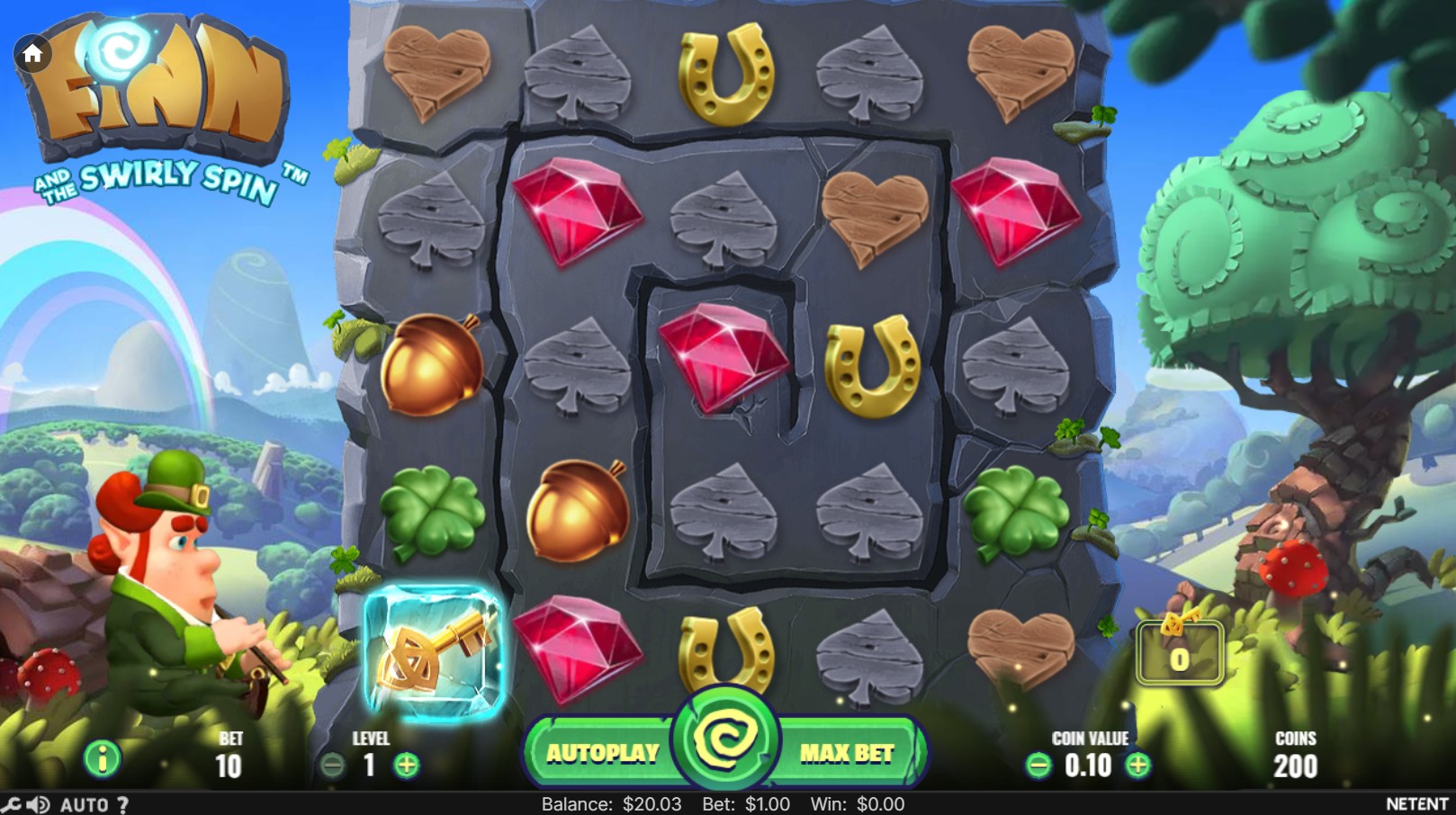
Task: Open the key collection counter
Action: pos(1179,652)
